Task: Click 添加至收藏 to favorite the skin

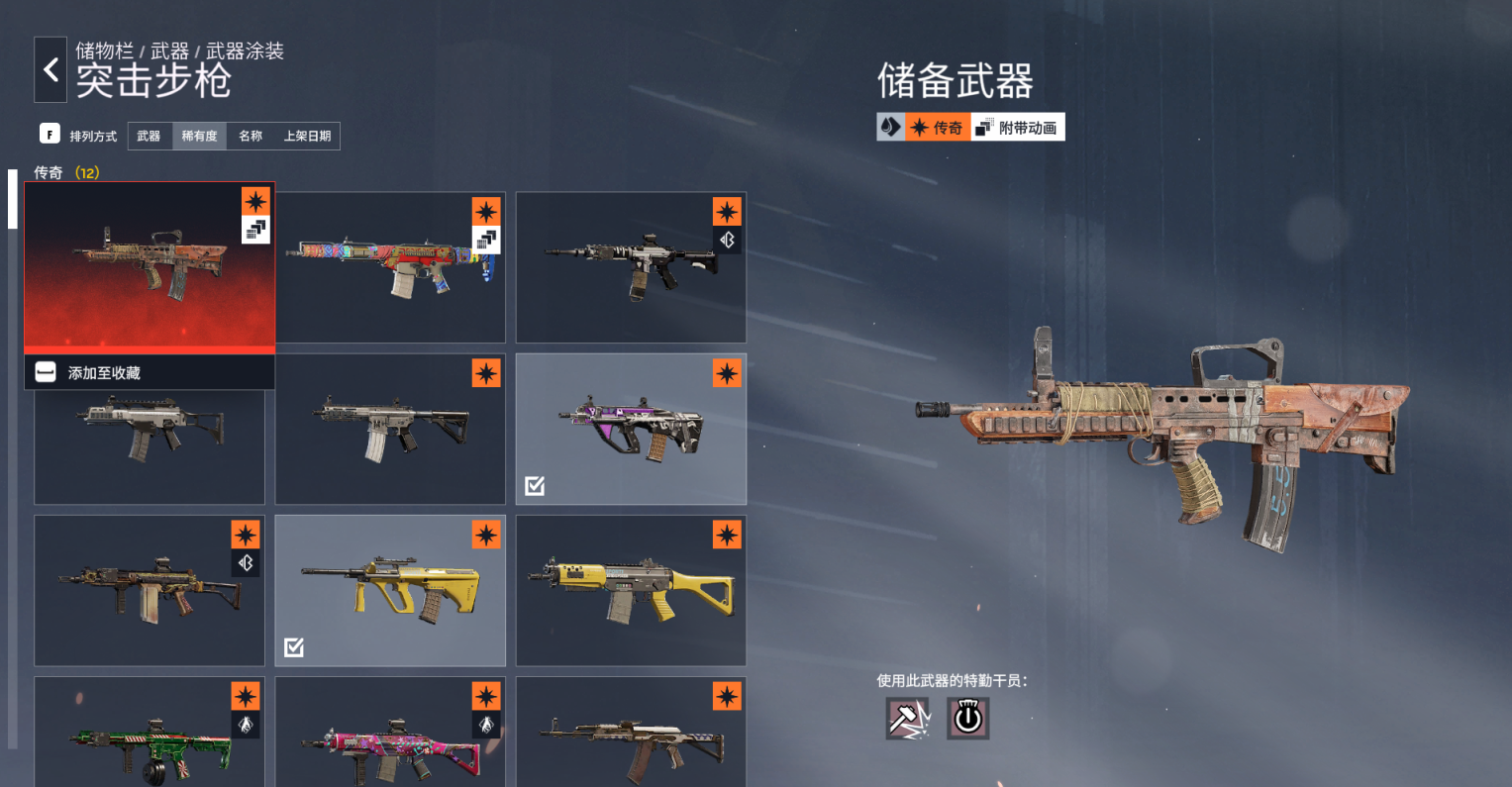Action: point(104,373)
